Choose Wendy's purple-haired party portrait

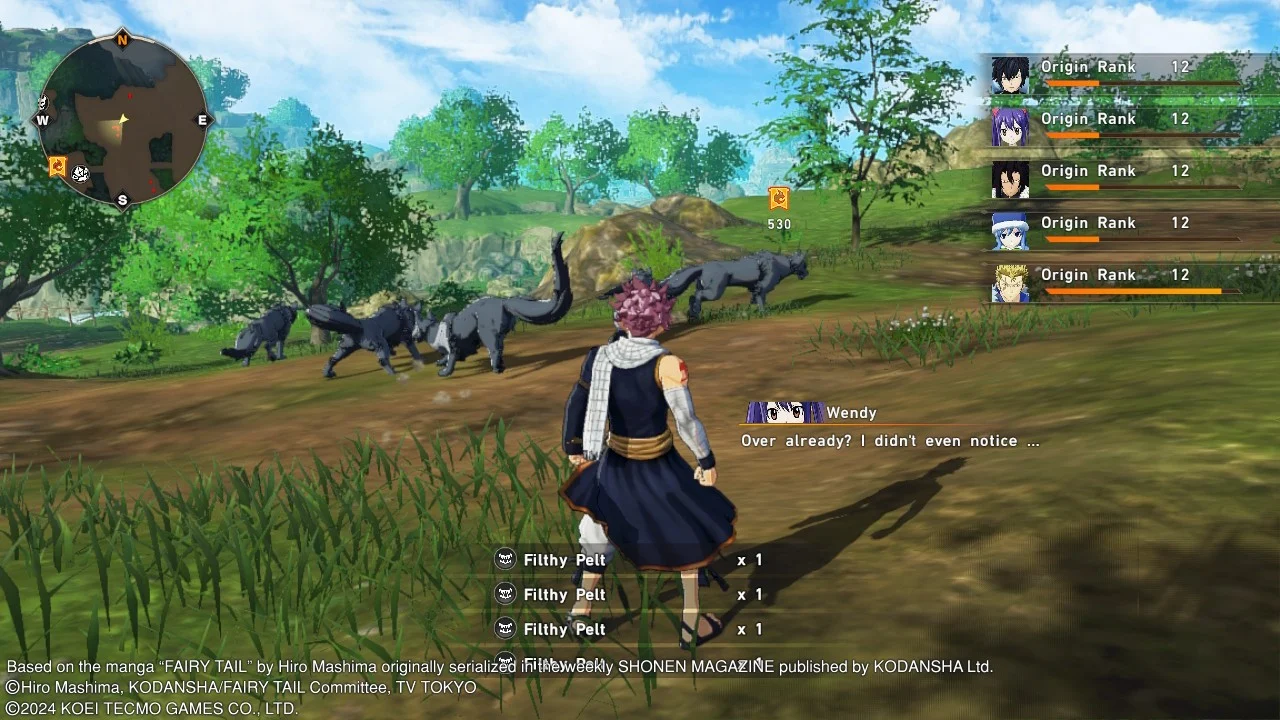1010,128
